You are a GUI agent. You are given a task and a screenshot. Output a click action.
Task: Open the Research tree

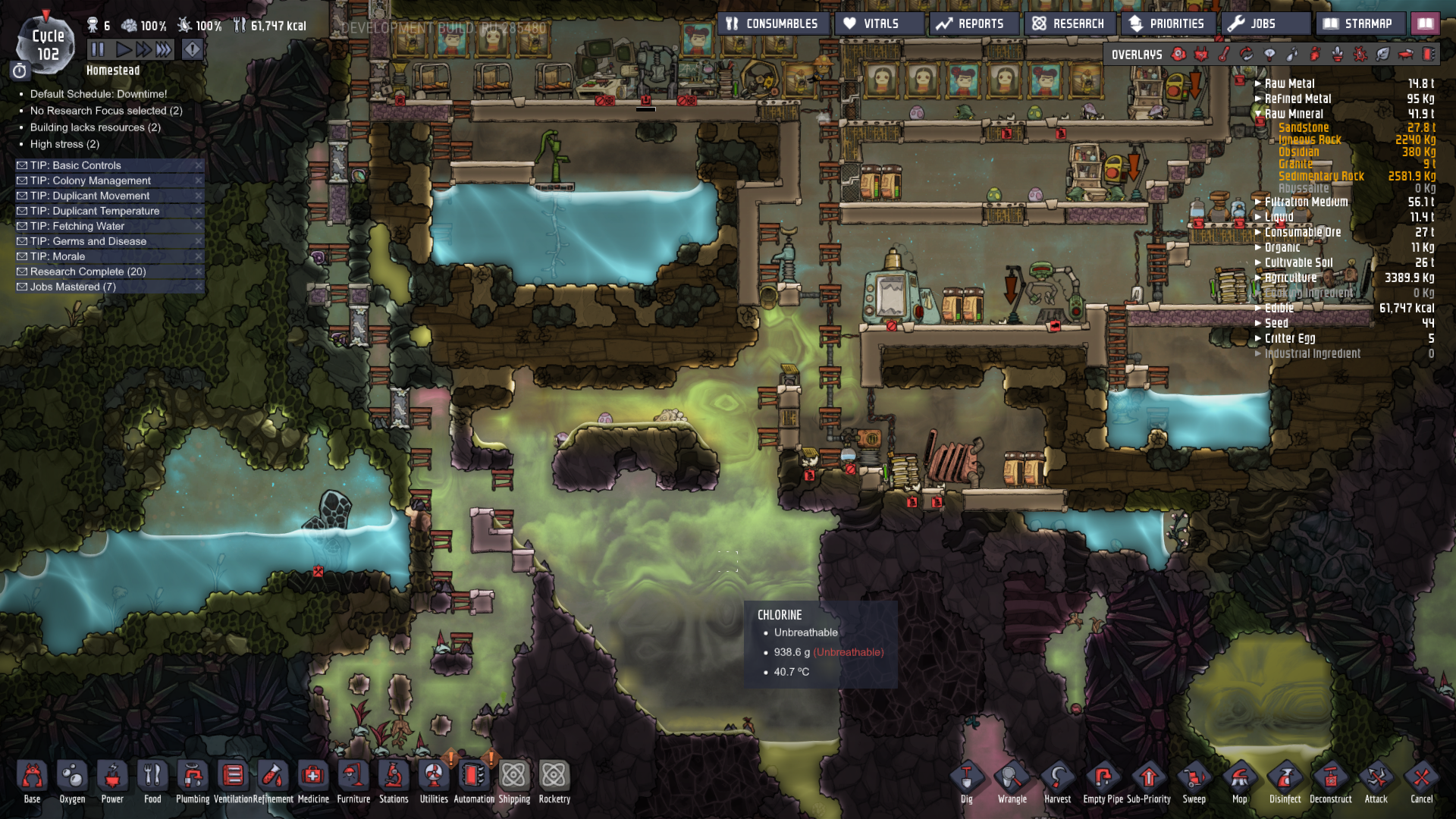(1068, 24)
